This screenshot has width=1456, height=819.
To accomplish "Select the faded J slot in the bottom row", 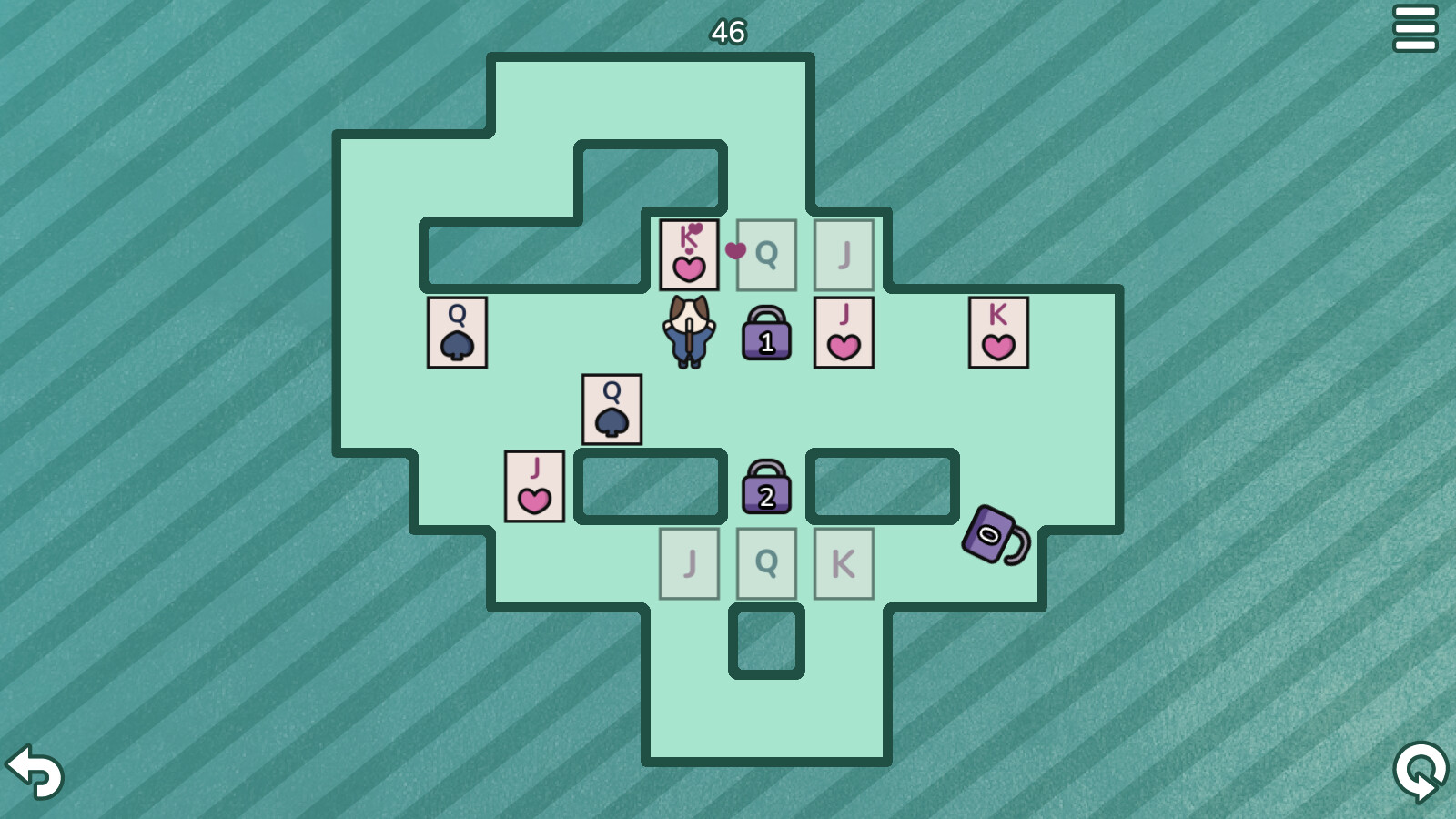I will coord(689,564).
